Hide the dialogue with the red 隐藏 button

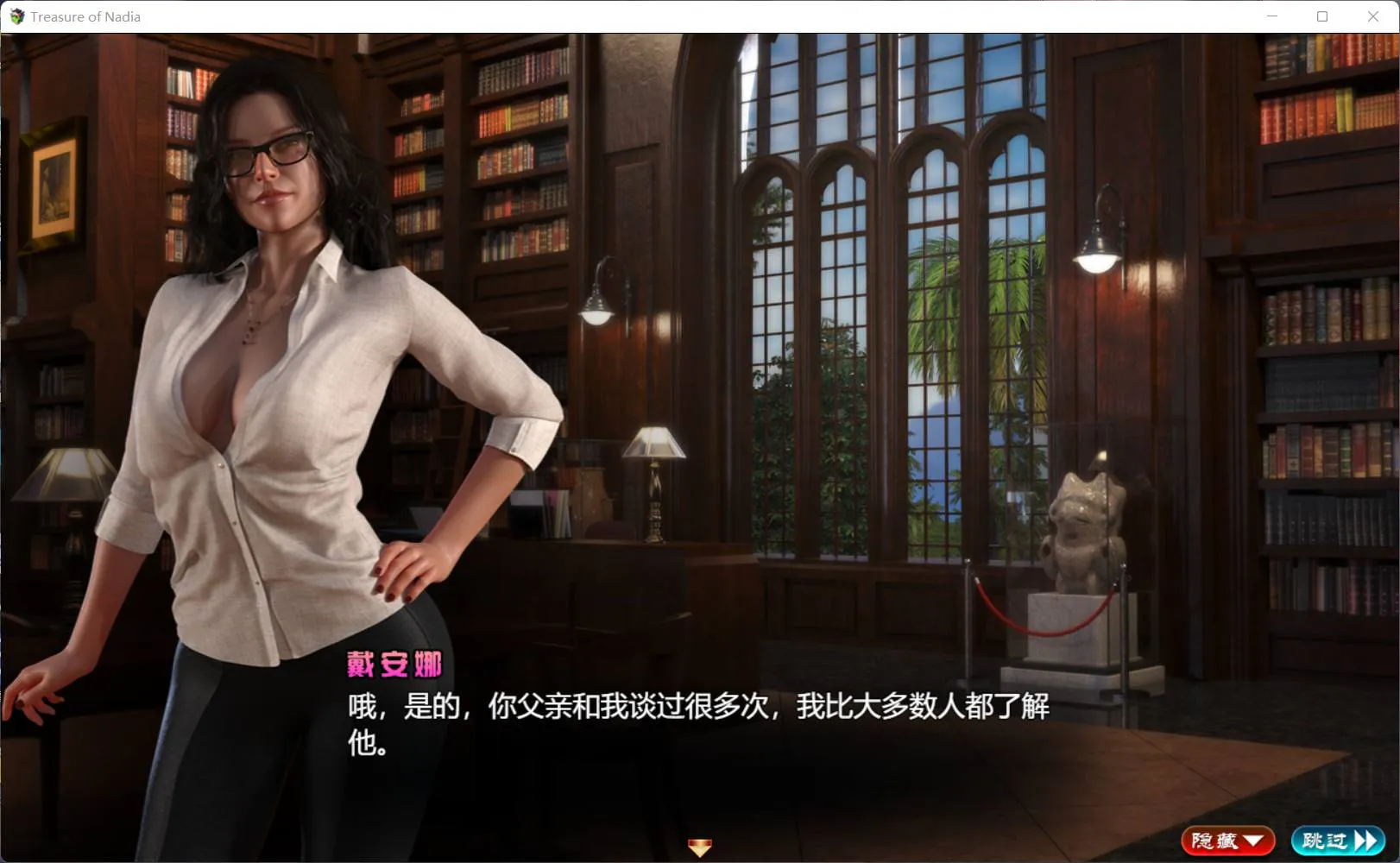[x=1227, y=841]
